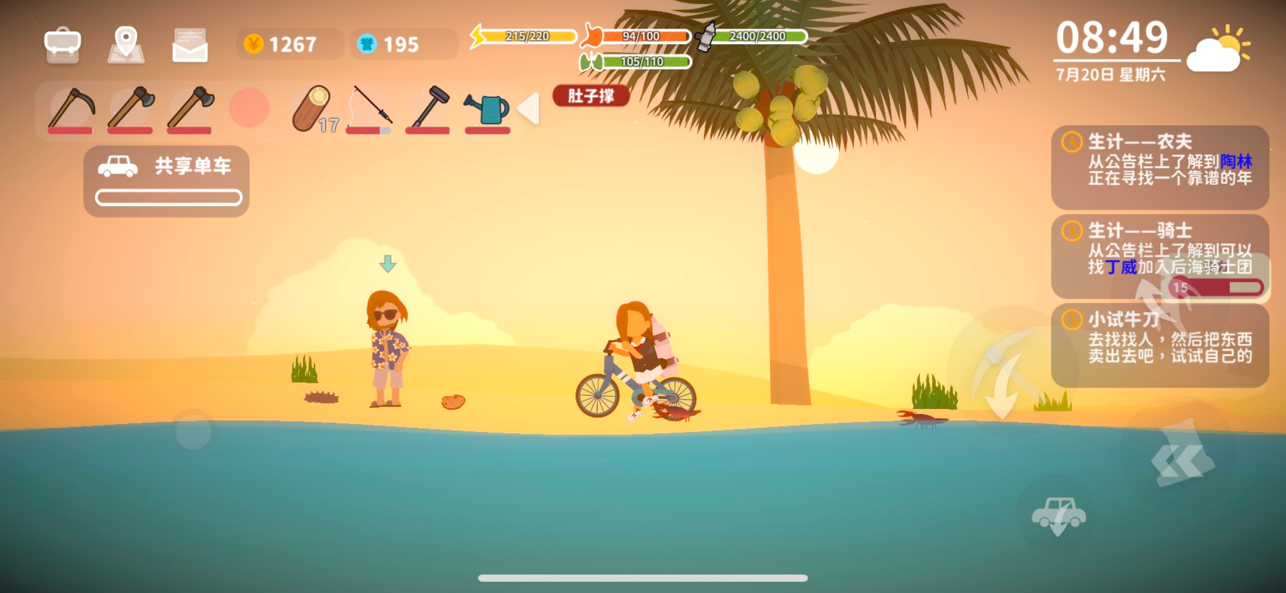
Task: Tap the car dismount button
Action: click(x=1058, y=516)
